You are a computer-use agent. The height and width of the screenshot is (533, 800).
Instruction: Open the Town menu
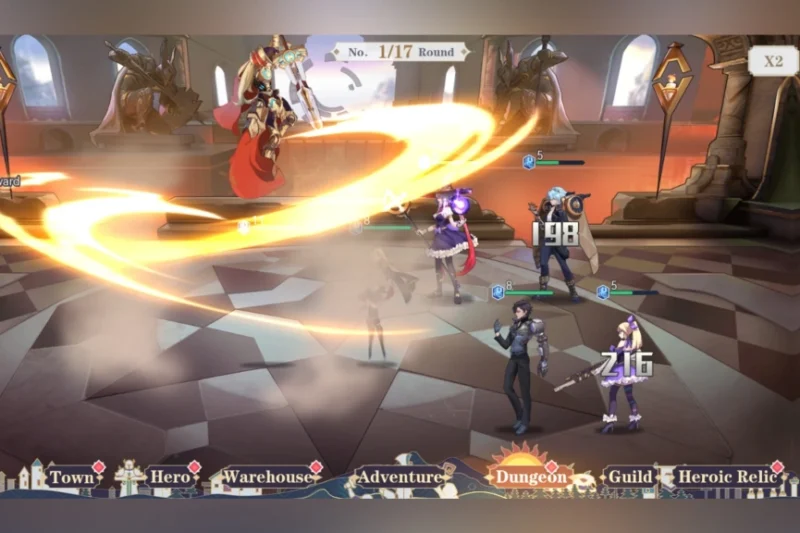[x=71, y=478]
